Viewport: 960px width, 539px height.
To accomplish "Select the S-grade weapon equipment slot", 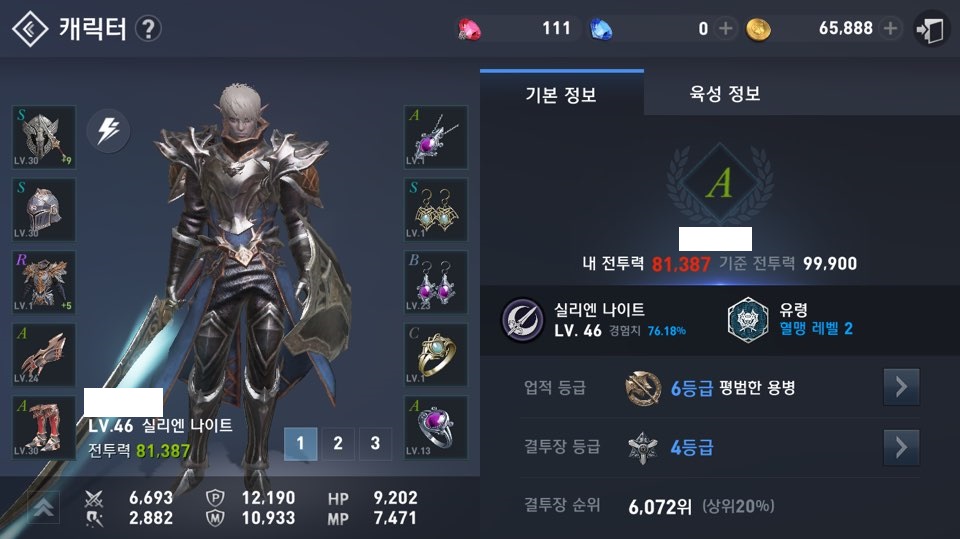I will pyautogui.click(x=44, y=137).
